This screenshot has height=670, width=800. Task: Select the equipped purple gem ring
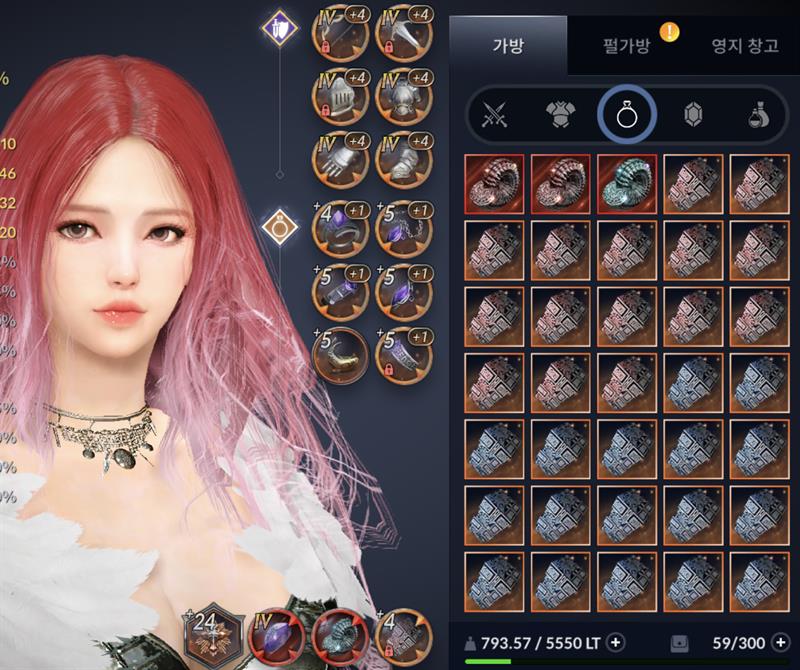342,229
